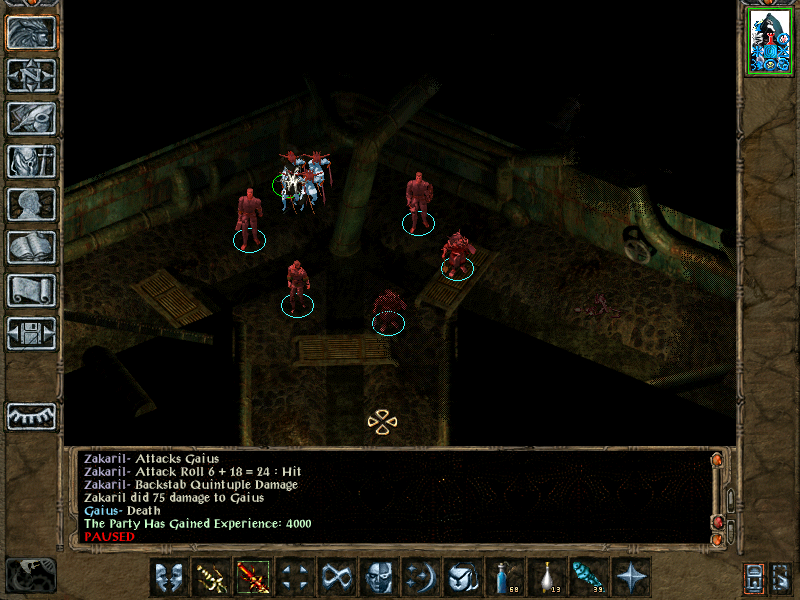Show the character record sheet
Image resolution: width=800 pixels, height=600 pixels.
tap(31, 204)
